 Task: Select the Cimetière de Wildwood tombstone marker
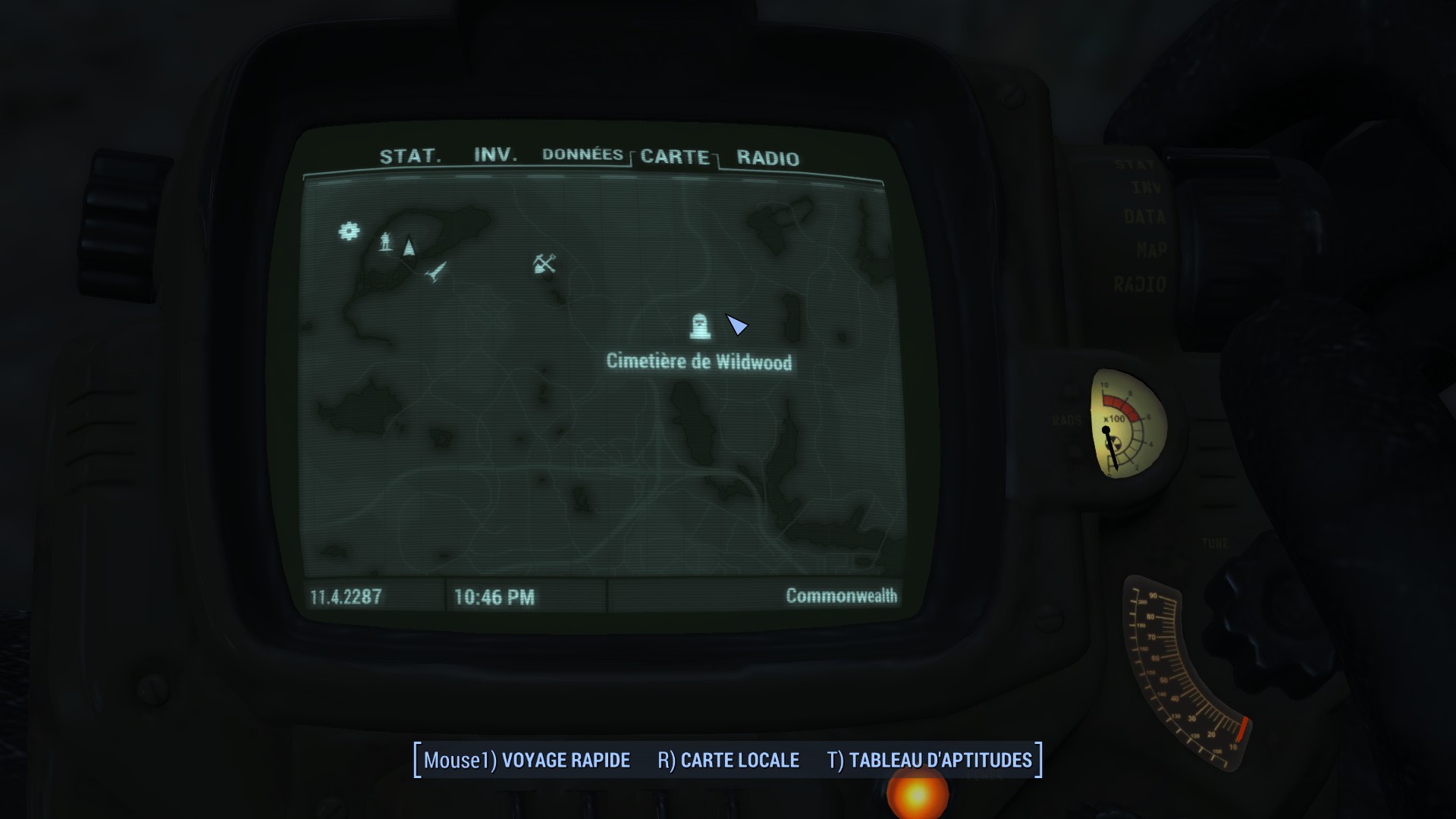(x=700, y=327)
